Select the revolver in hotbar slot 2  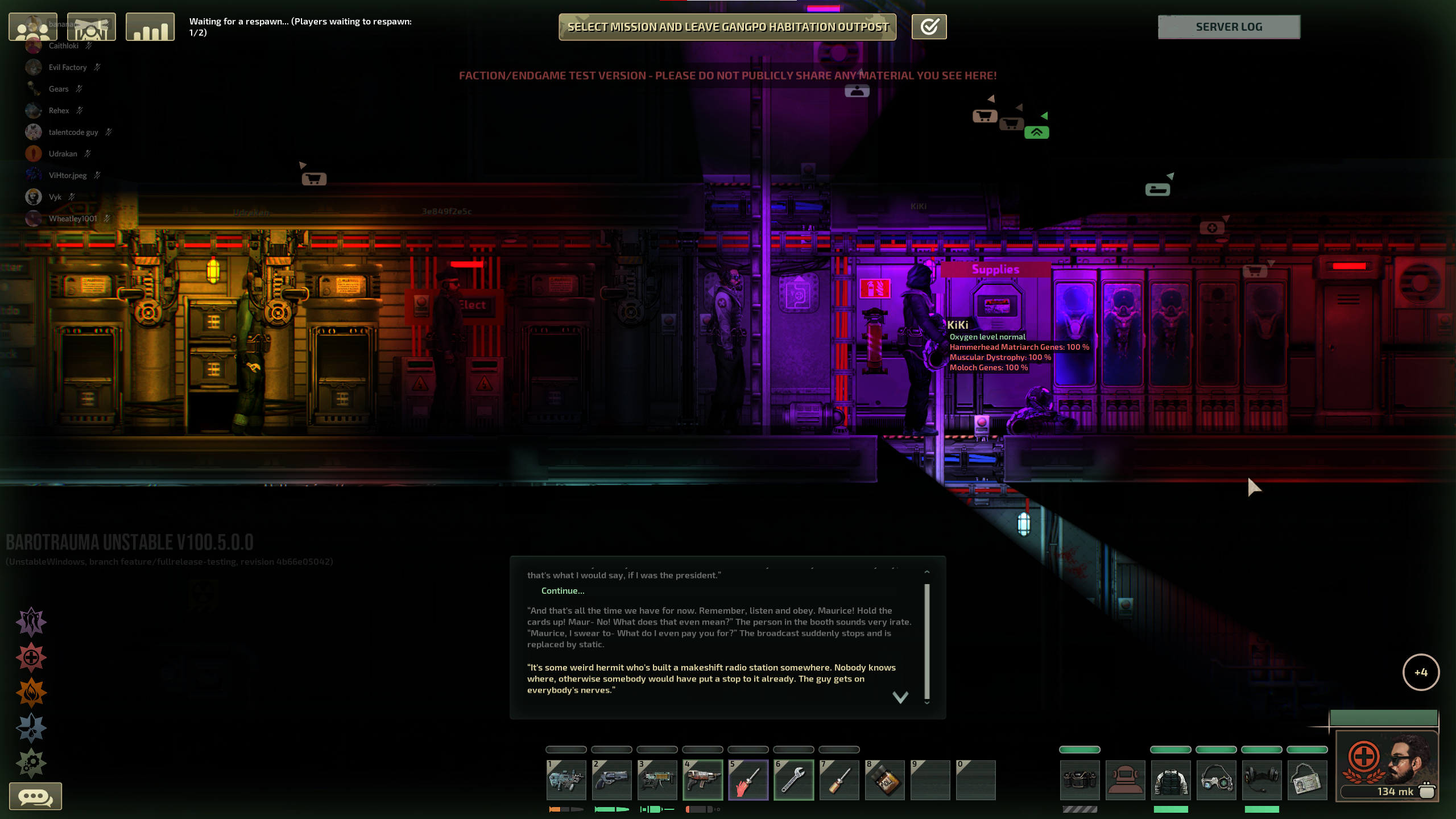click(611, 780)
